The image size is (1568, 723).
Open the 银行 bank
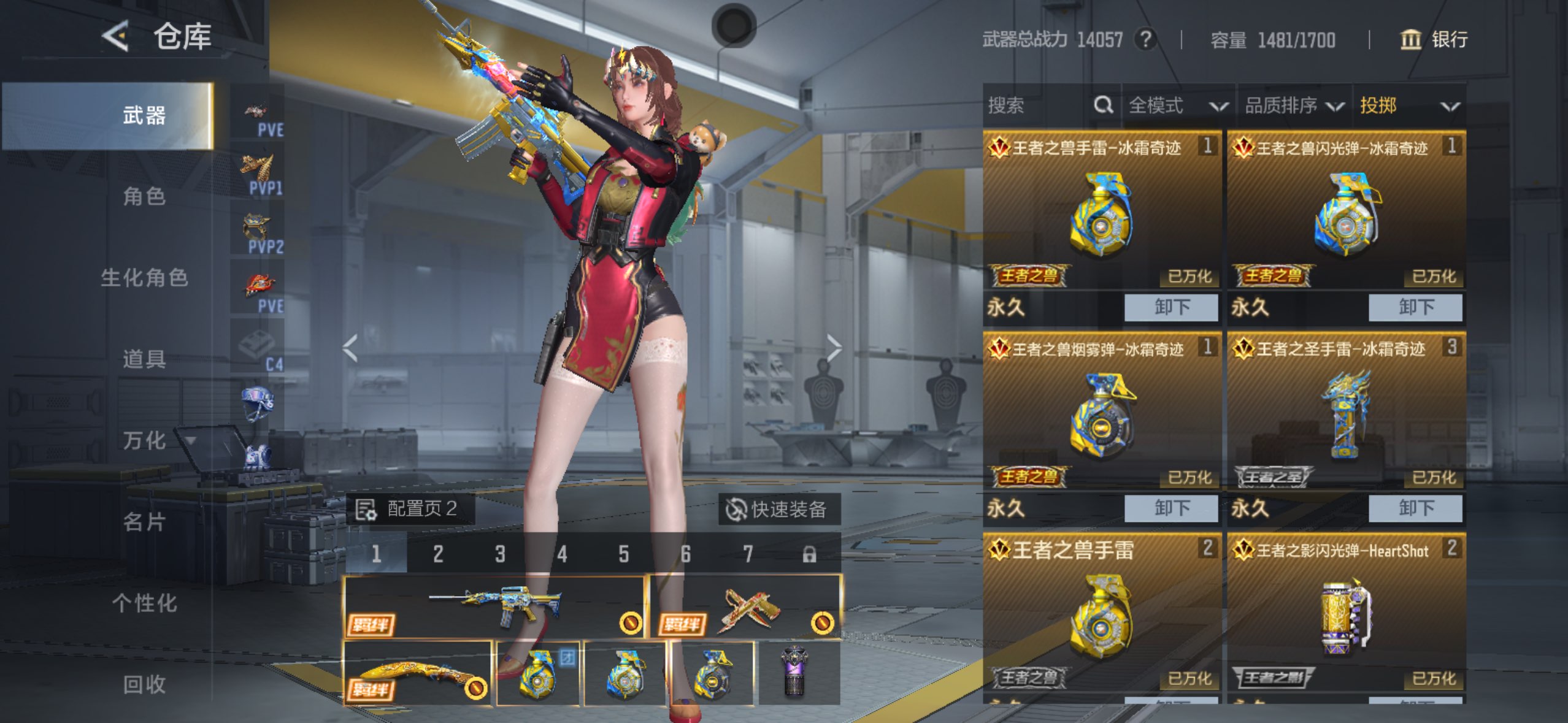click(x=1434, y=40)
